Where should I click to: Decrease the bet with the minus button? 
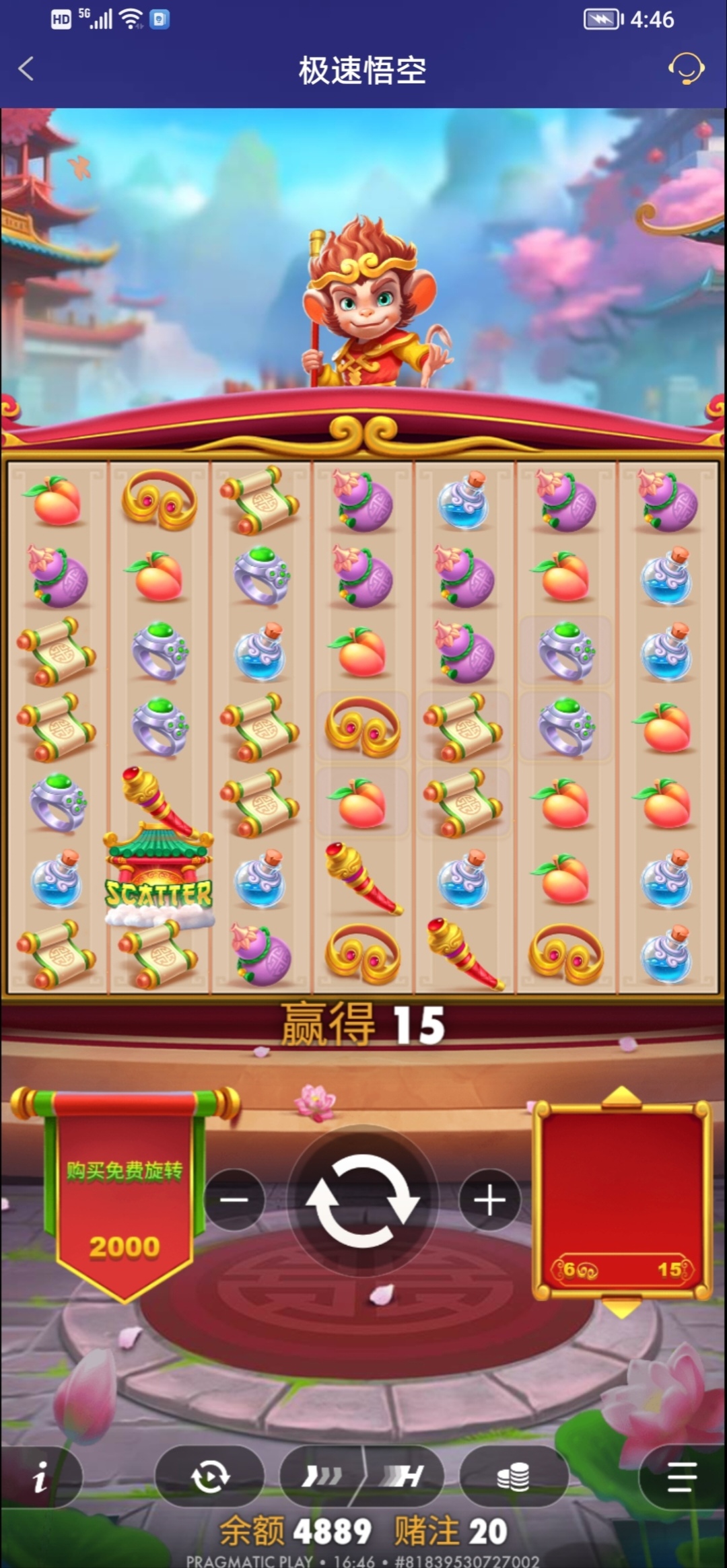(x=234, y=1200)
